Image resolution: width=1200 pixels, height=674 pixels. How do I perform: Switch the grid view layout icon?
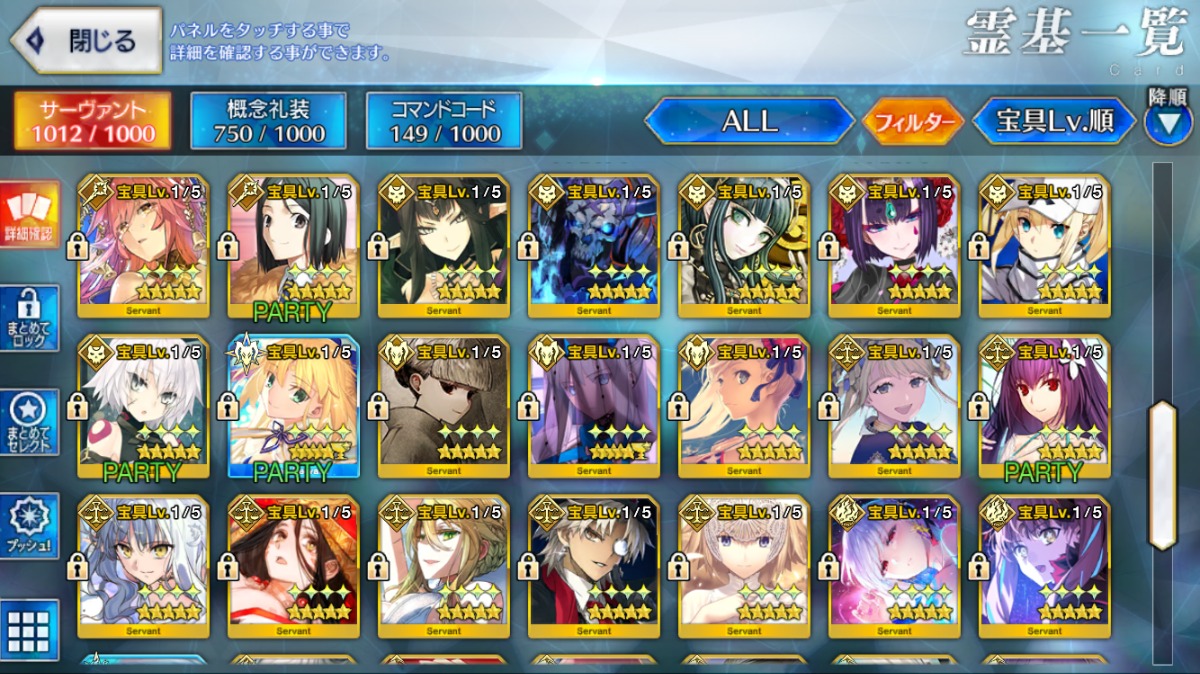pos(29,630)
